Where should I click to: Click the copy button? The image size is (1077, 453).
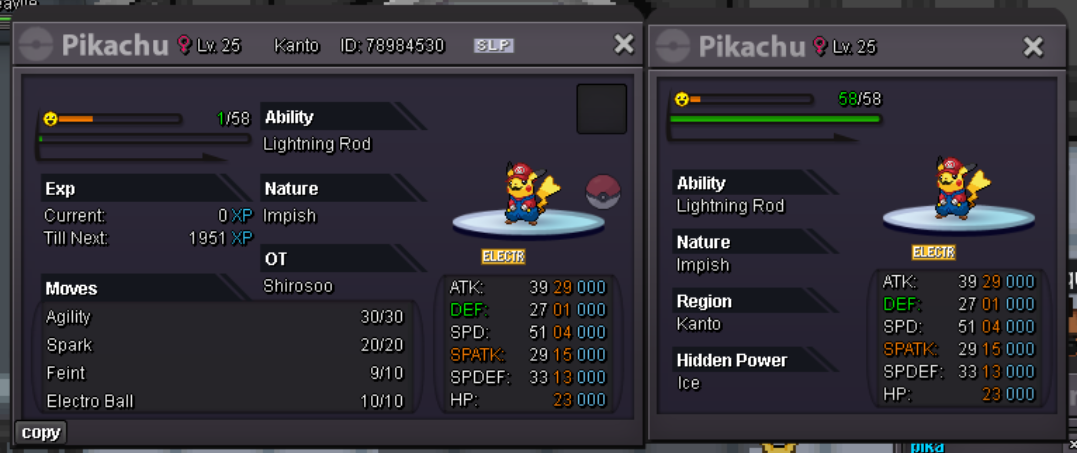(41, 432)
